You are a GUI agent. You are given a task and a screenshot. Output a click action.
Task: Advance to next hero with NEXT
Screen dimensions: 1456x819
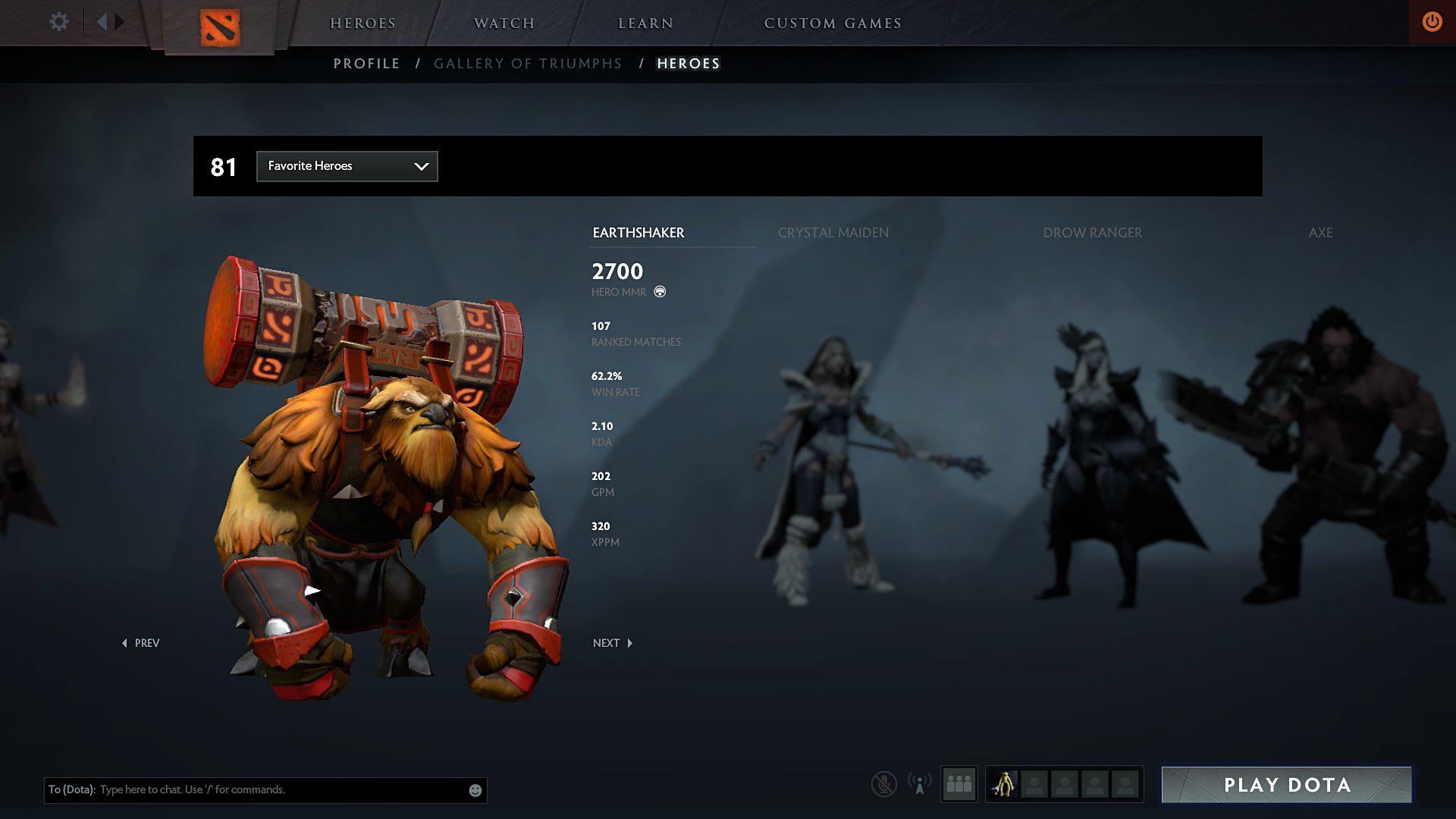611,642
